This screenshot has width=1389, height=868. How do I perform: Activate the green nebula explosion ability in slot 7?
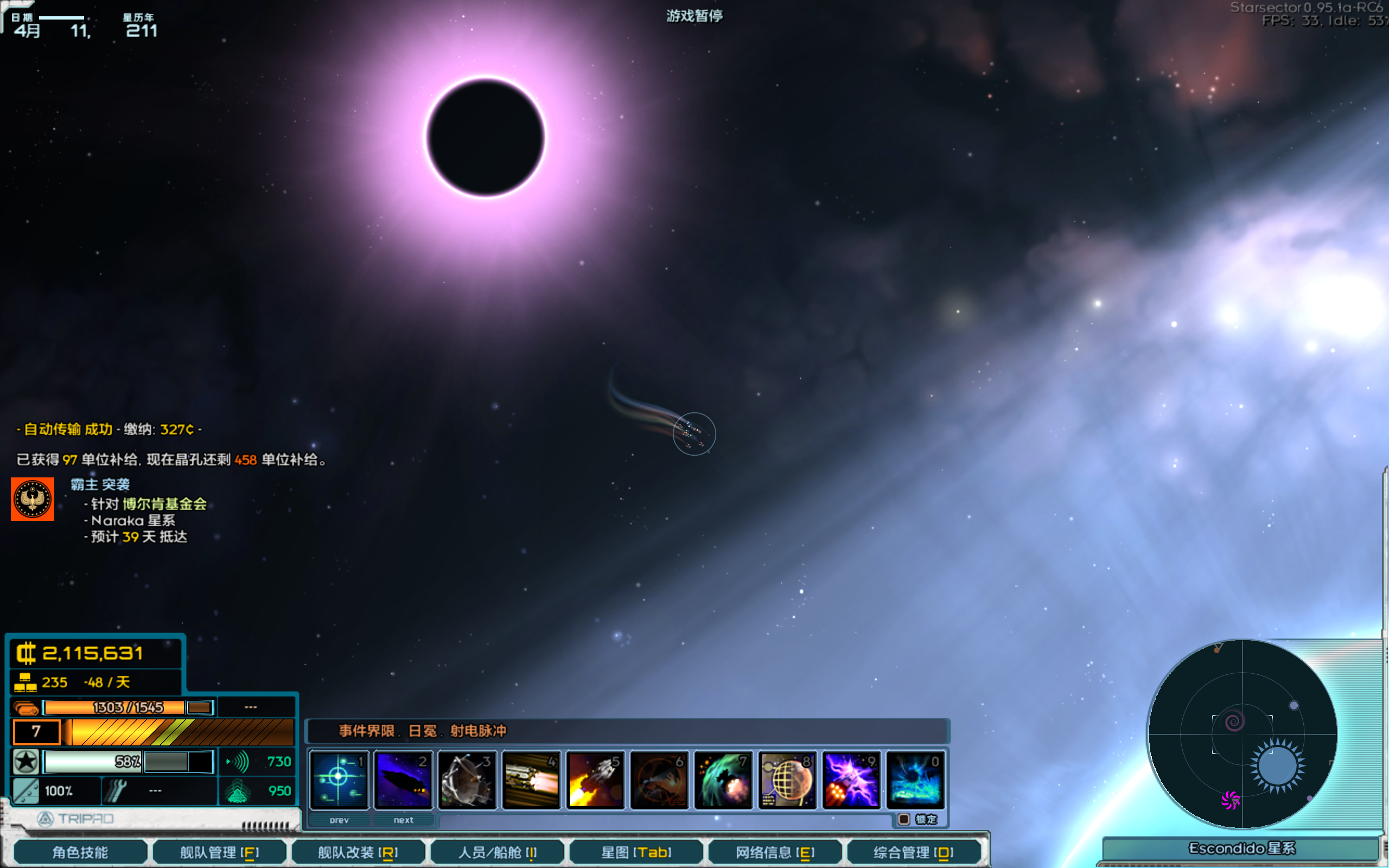pyautogui.click(x=723, y=779)
